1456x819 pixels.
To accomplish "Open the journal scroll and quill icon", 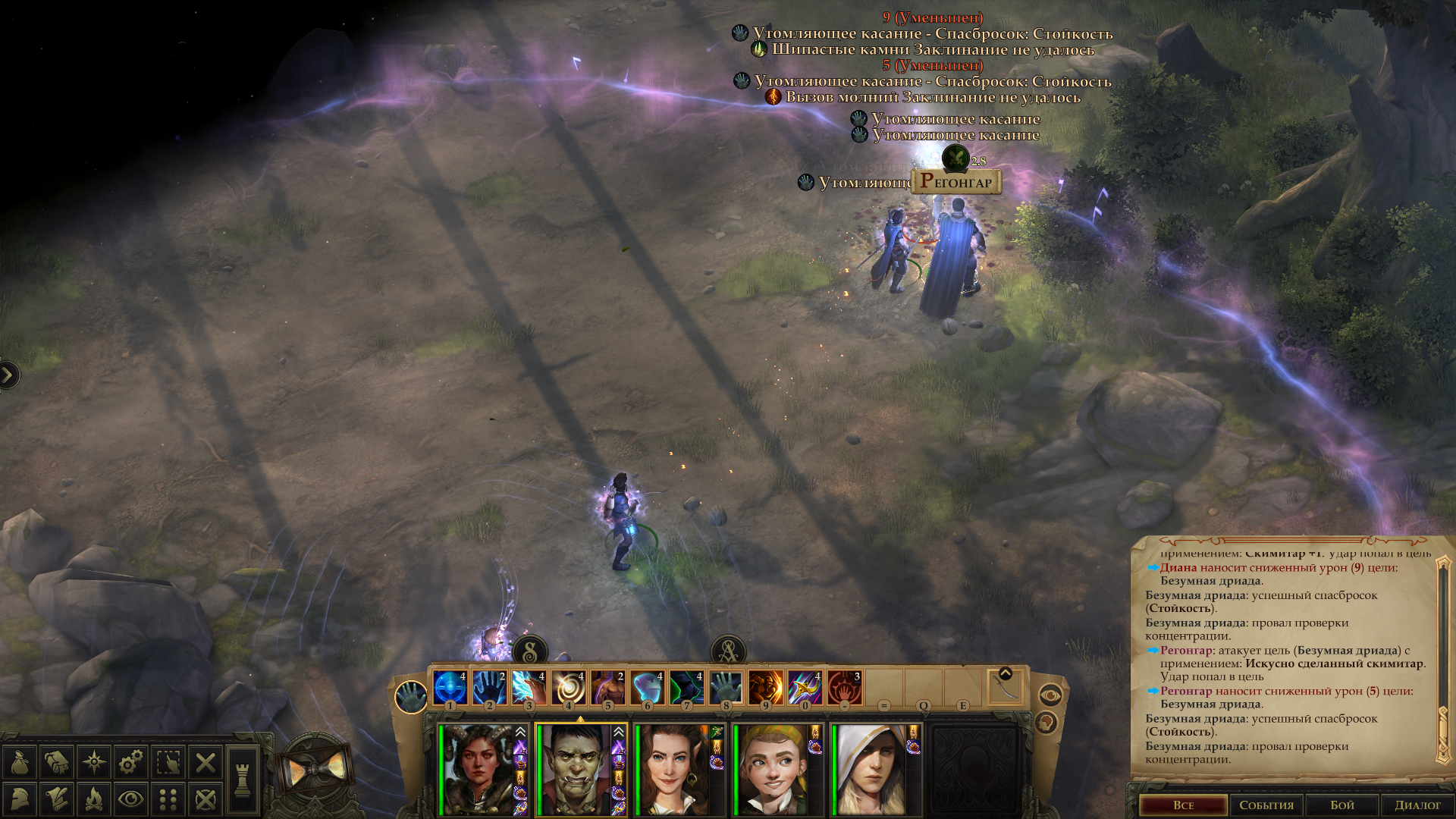I will pos(58,799).
